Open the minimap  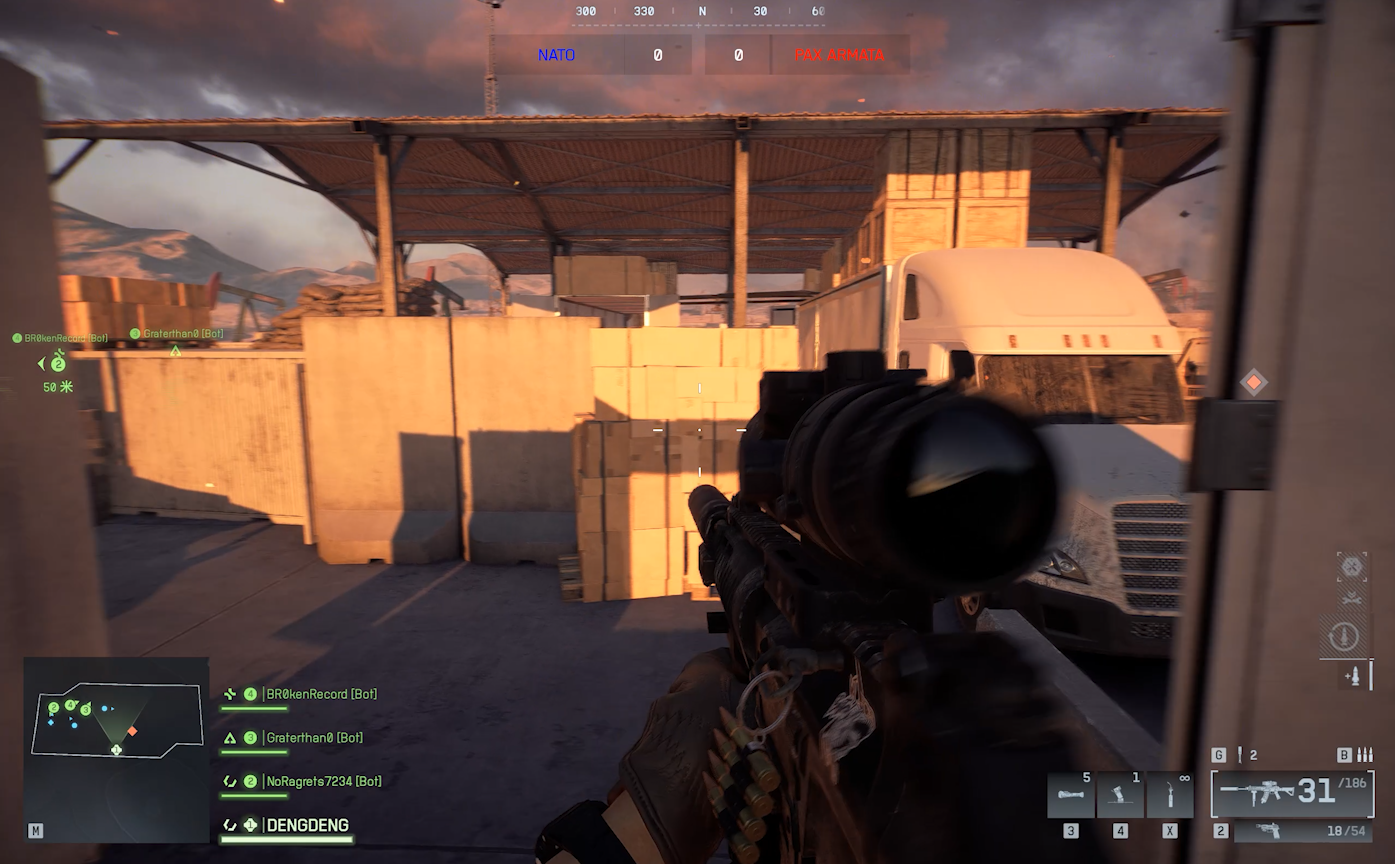point(116,748)
